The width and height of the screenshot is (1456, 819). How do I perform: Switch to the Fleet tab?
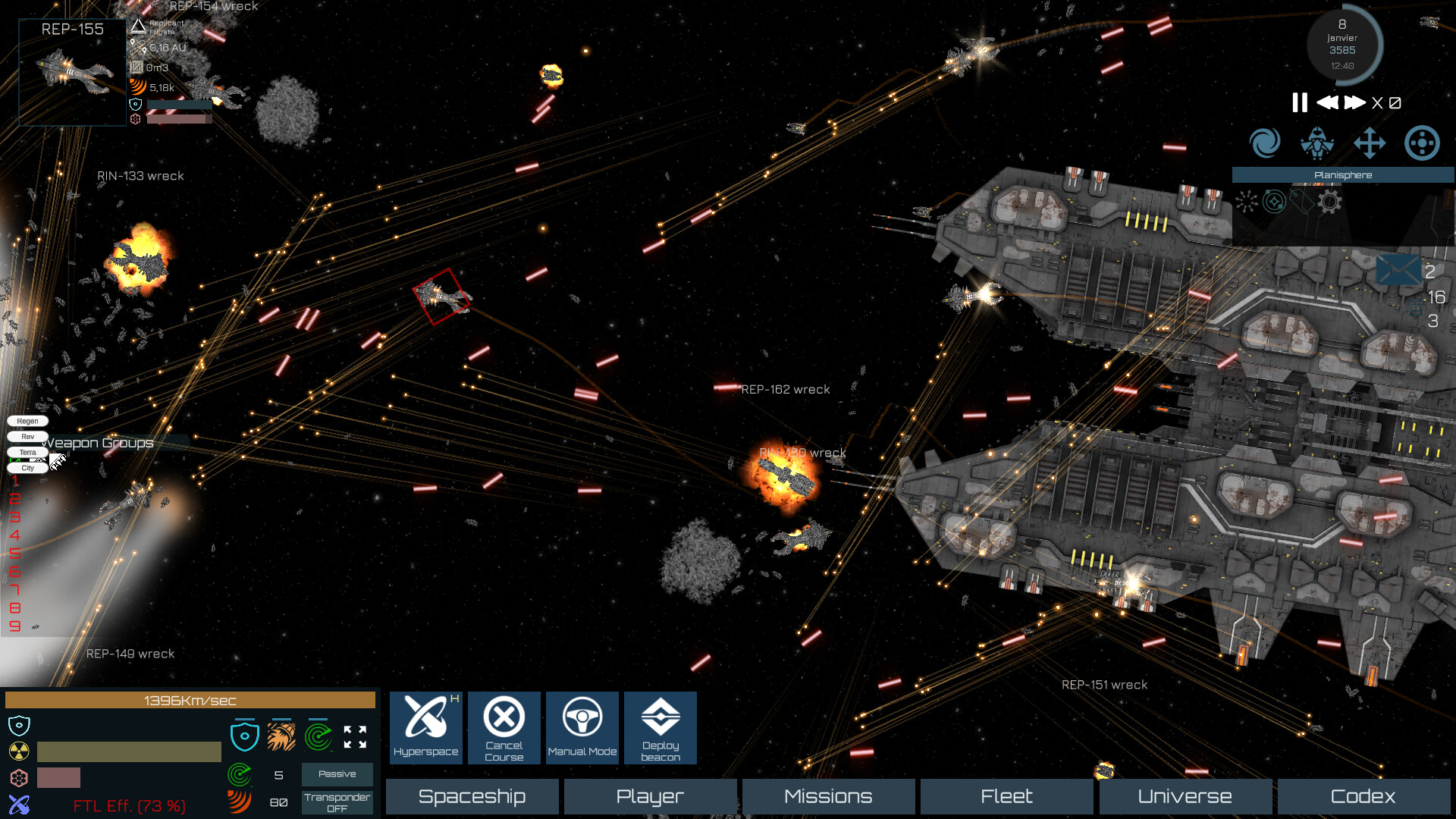[x=1006, y=796]
